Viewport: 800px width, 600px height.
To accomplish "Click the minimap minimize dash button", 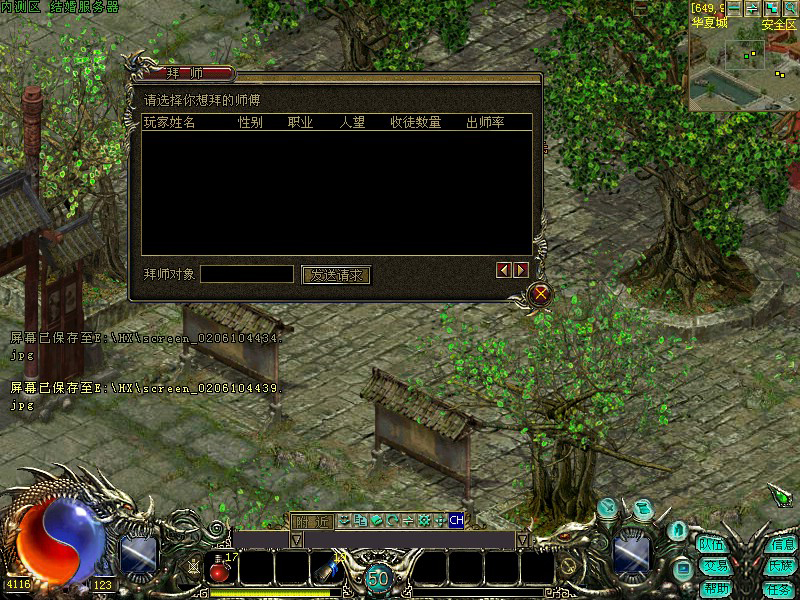I will coord(736,8).
